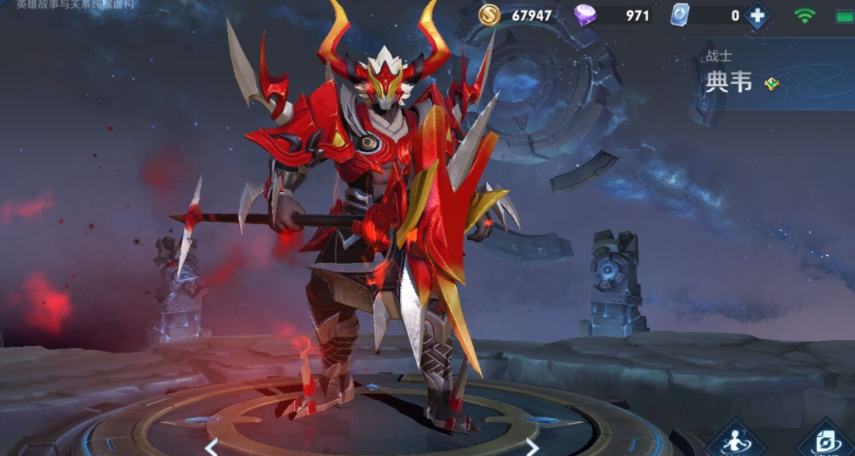Viewport: 855px width, 456px height.
Task: Click the square icon in bottom-right corner
Action: 826,440
